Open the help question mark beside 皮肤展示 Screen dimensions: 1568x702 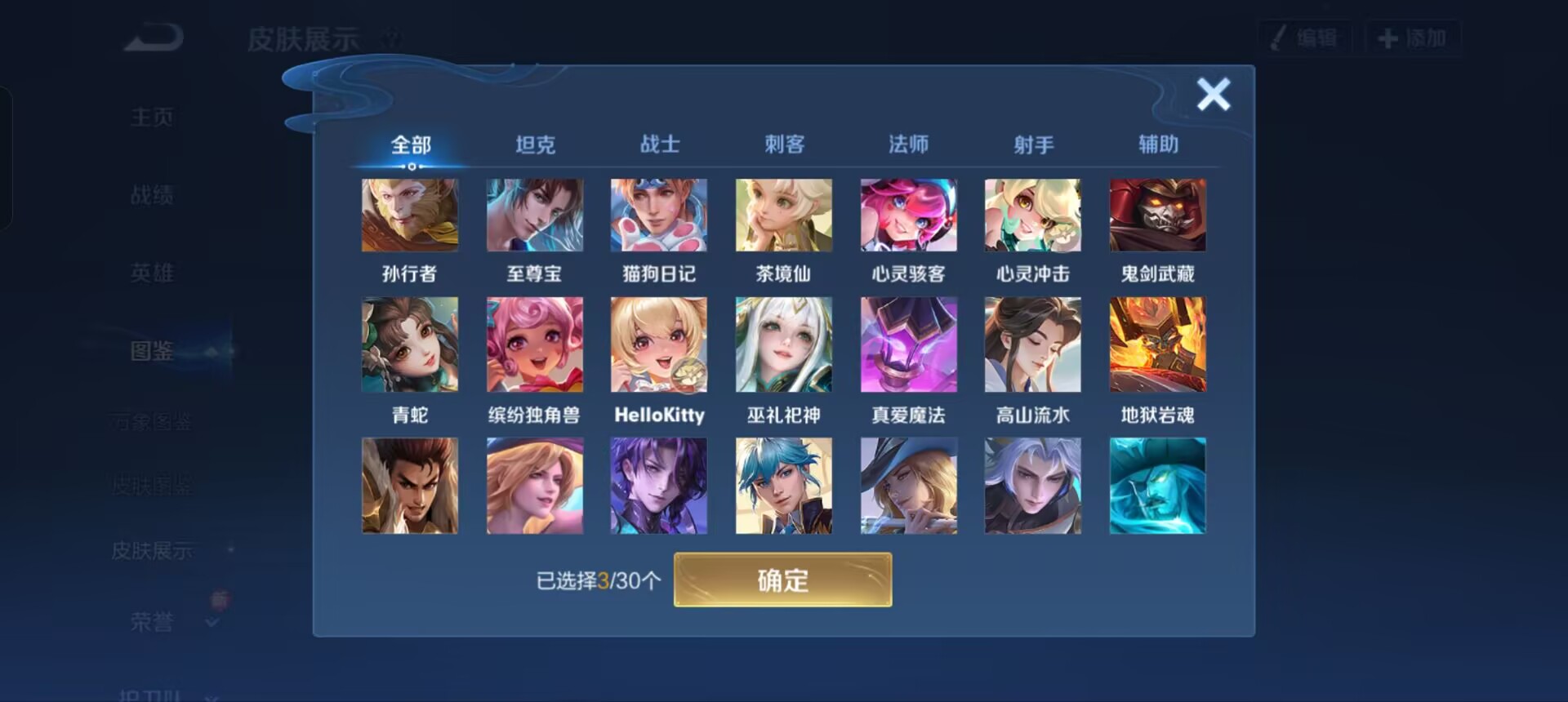pyautogui.click(x=391, y=38)
